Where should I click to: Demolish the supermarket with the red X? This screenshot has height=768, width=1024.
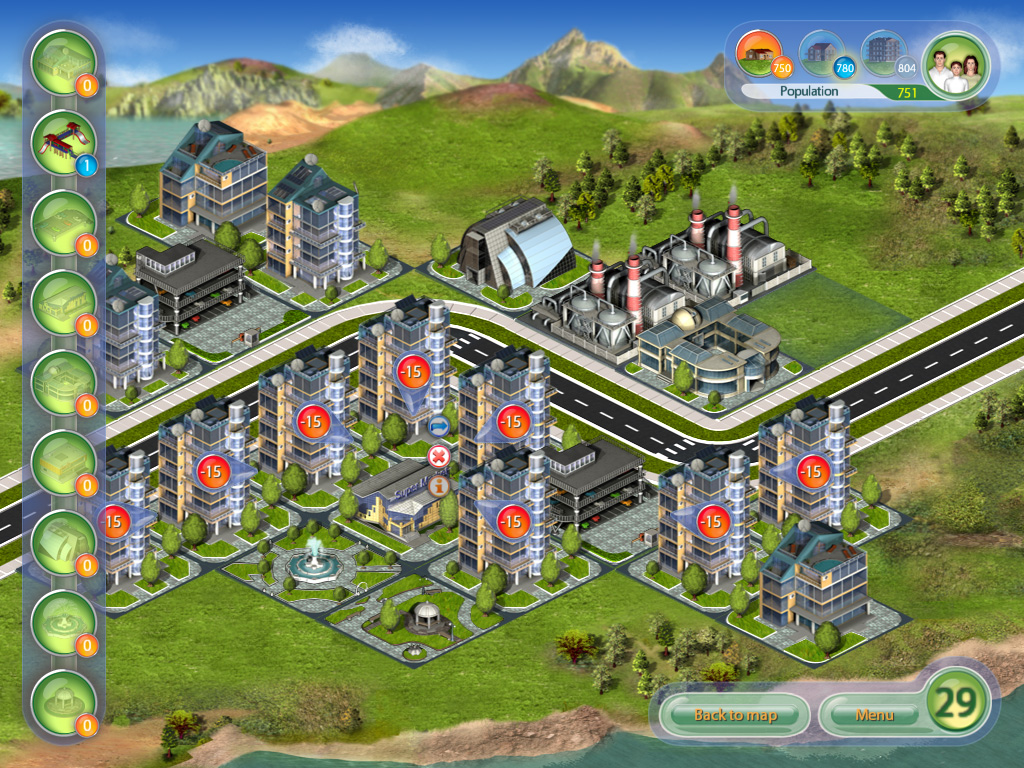click(438, 457)
